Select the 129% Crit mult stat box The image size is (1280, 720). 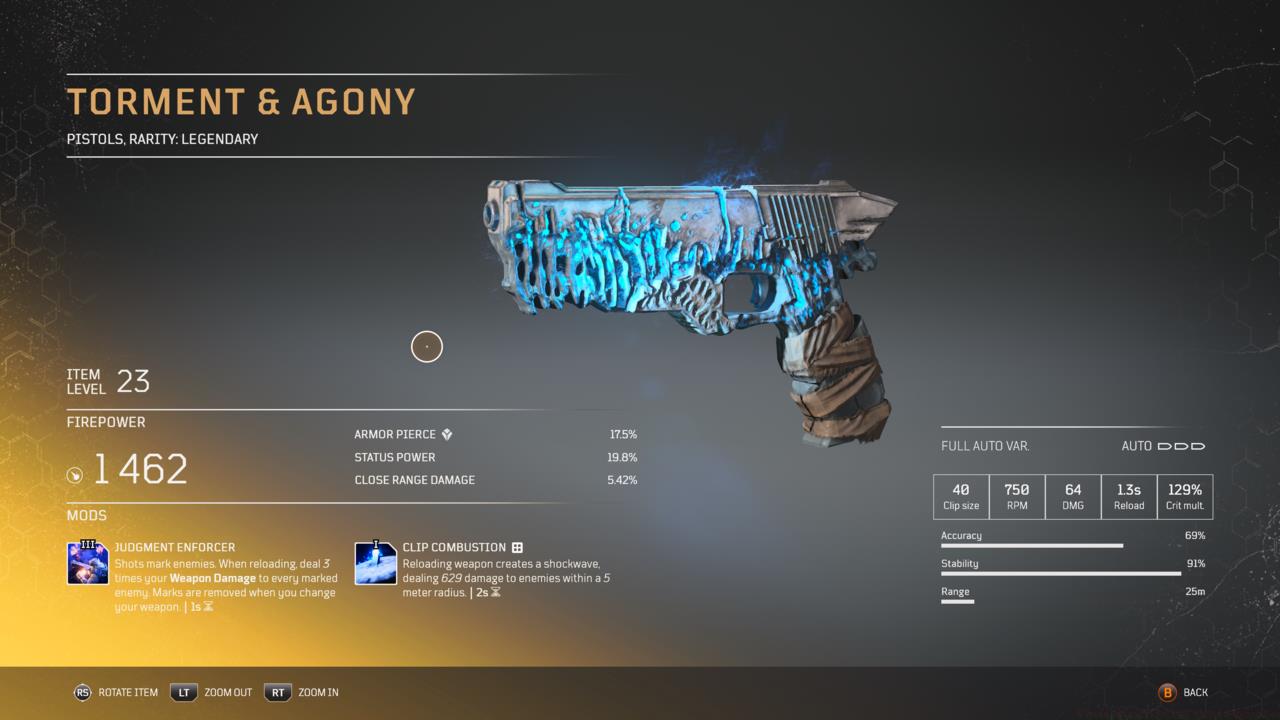[1184, 496]
